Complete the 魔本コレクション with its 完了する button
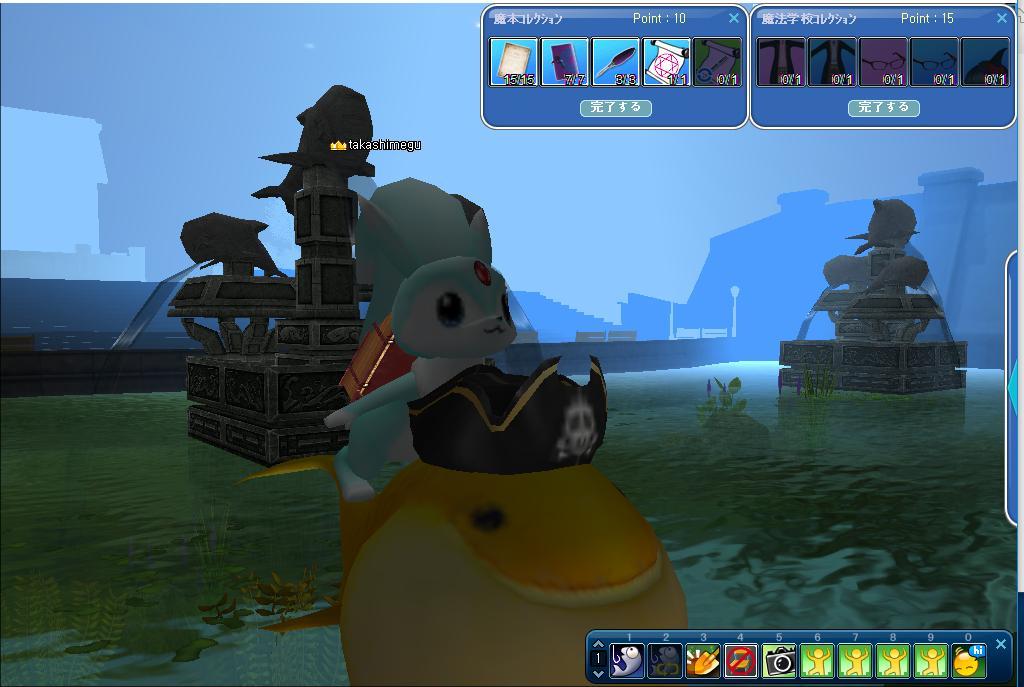The height and width of the screenshot is (687, 1024). pos(615,107)
